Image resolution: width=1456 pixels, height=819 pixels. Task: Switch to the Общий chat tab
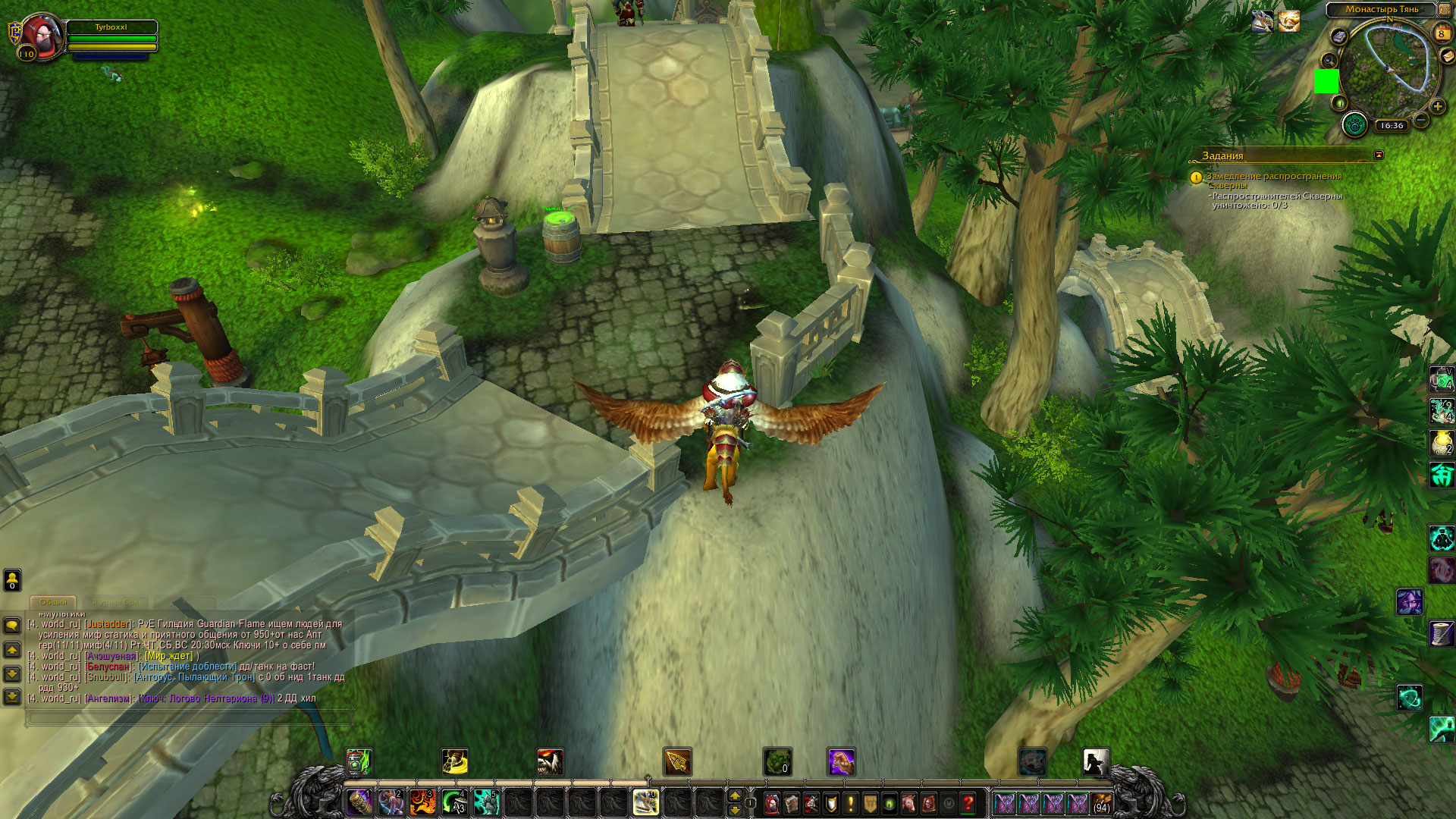click(54, 602)
